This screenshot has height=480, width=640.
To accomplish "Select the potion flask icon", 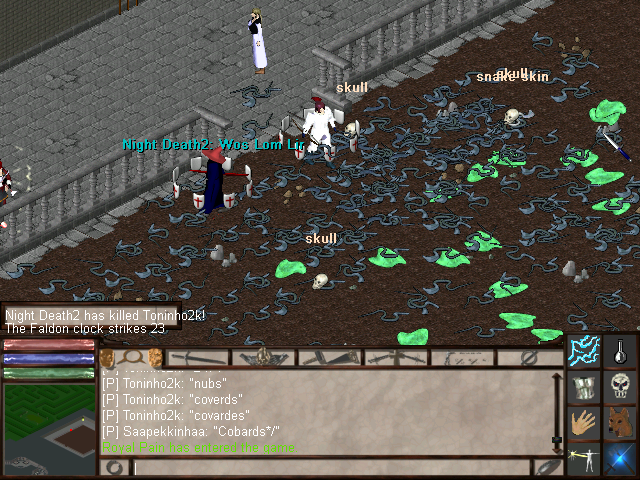I will (620, 351).
